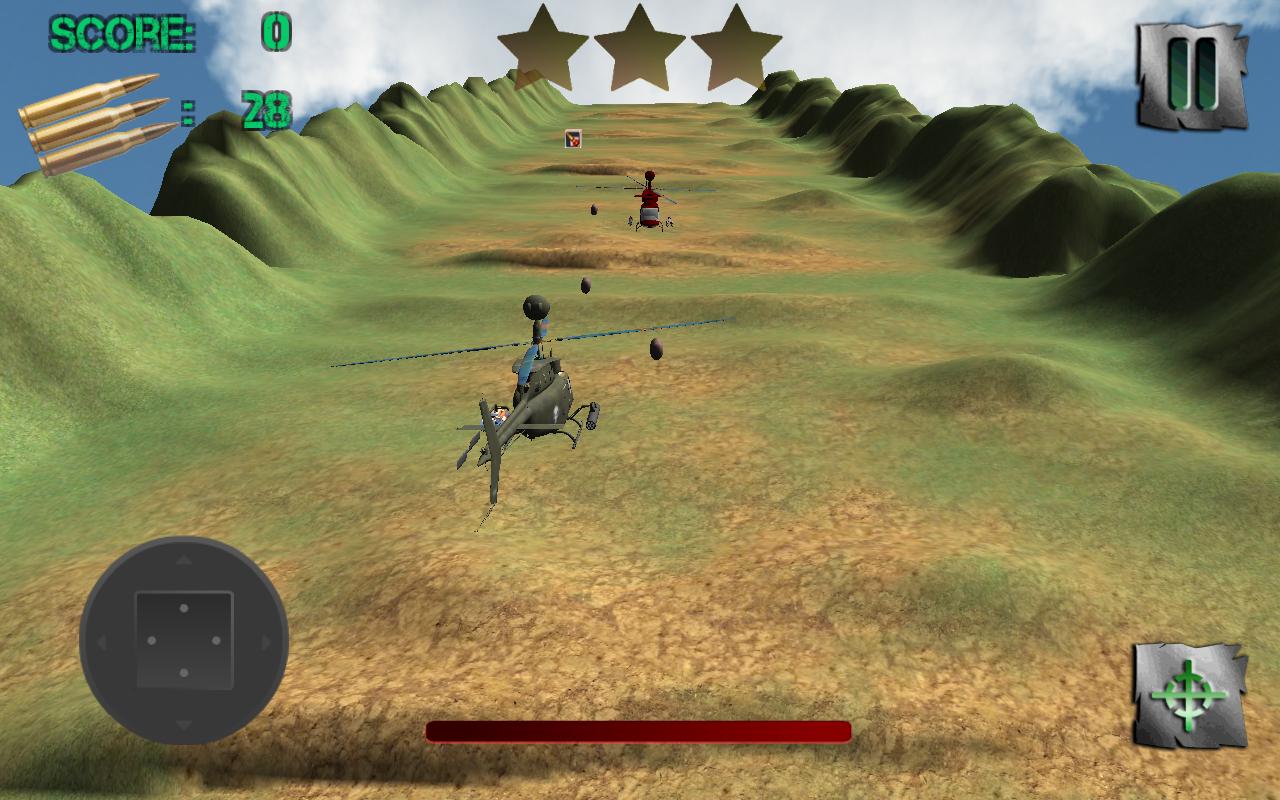This screenshot has height=800, width=1280.
Task: Collect the rocket power-up icon on terrain
Action: click(x=572, y=140)
